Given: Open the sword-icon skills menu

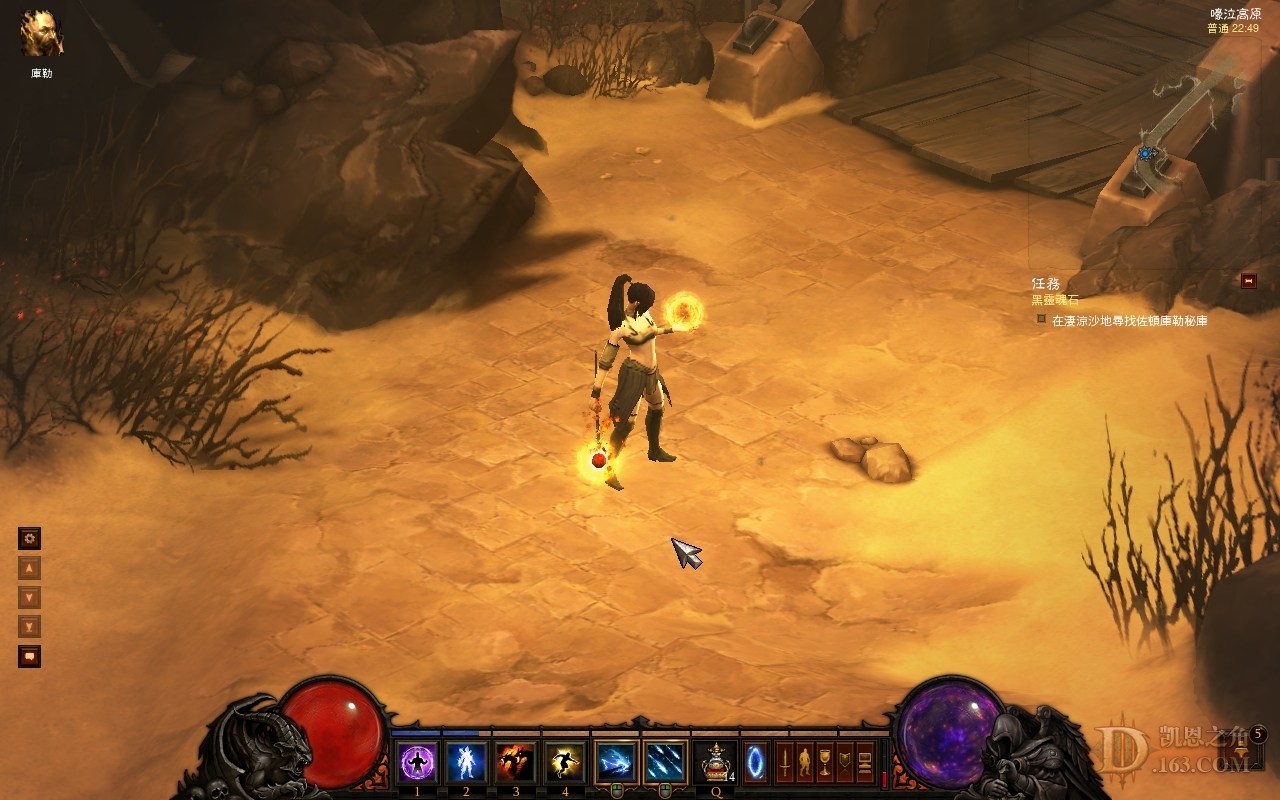Looking at the screenshot, I should [785, 762].
